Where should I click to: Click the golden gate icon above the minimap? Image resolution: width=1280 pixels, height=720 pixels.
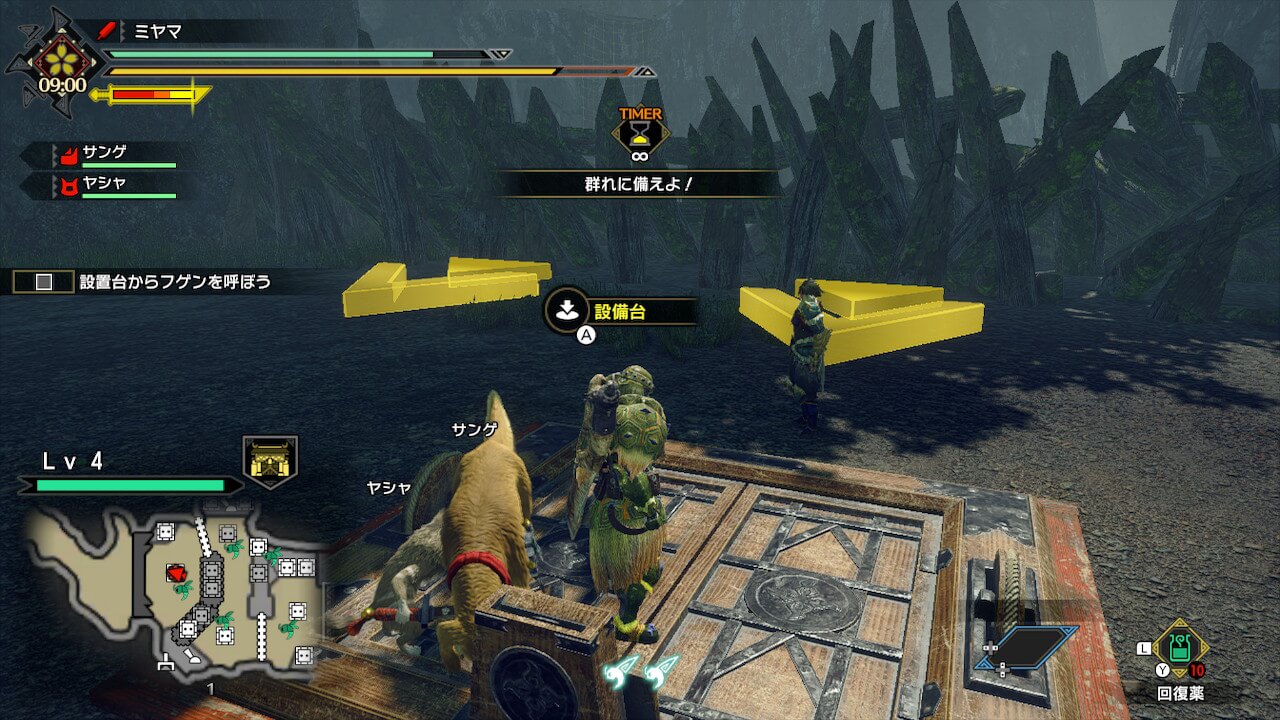[270, 462]
